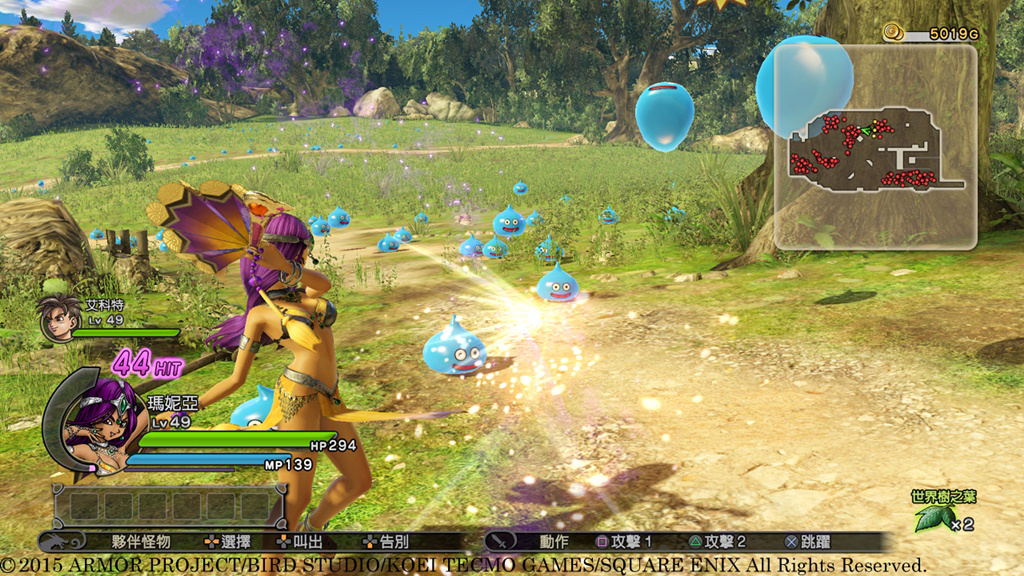This screenshot has height=576, width=1024.
Task: Open the minimap in the corner
Action: click(875, 147)
